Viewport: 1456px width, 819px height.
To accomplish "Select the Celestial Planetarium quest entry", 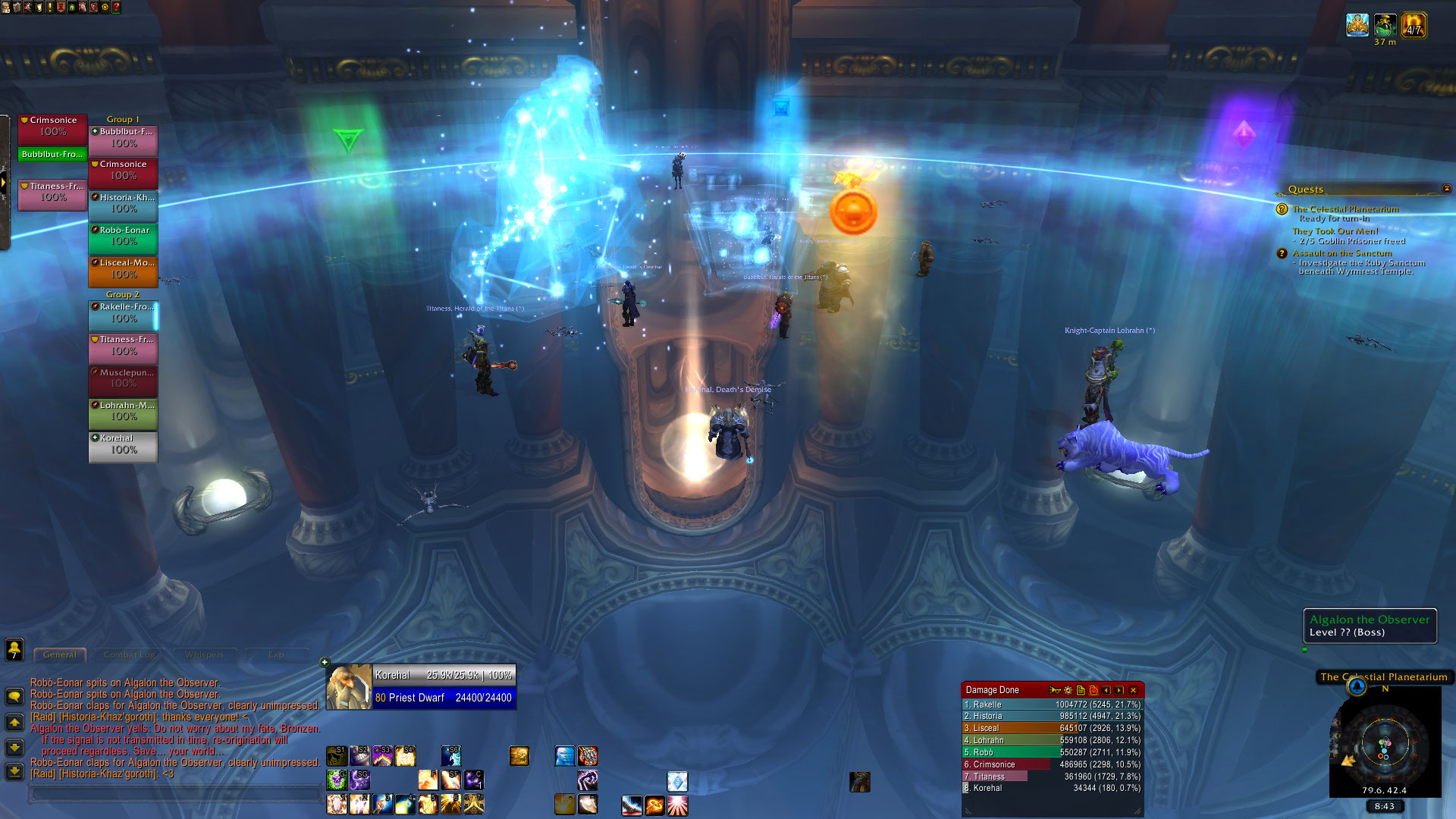I will 1345,209.
